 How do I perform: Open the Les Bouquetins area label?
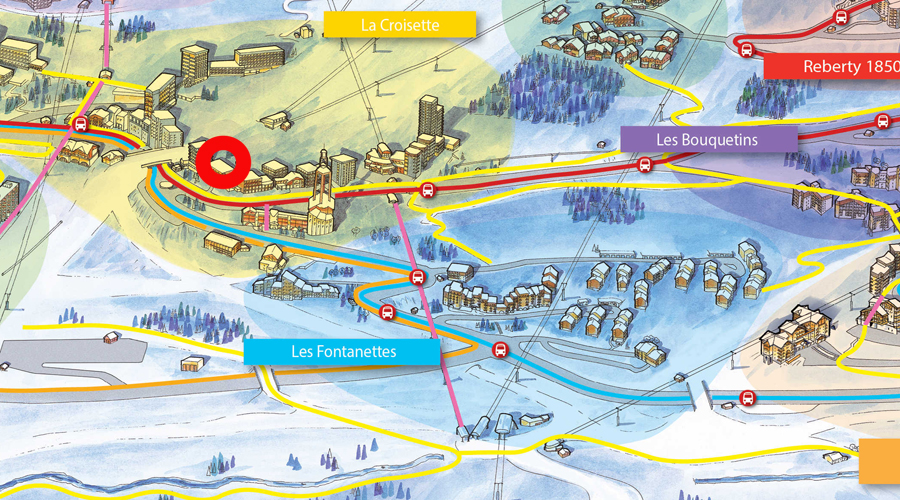[x=708, y=139]
